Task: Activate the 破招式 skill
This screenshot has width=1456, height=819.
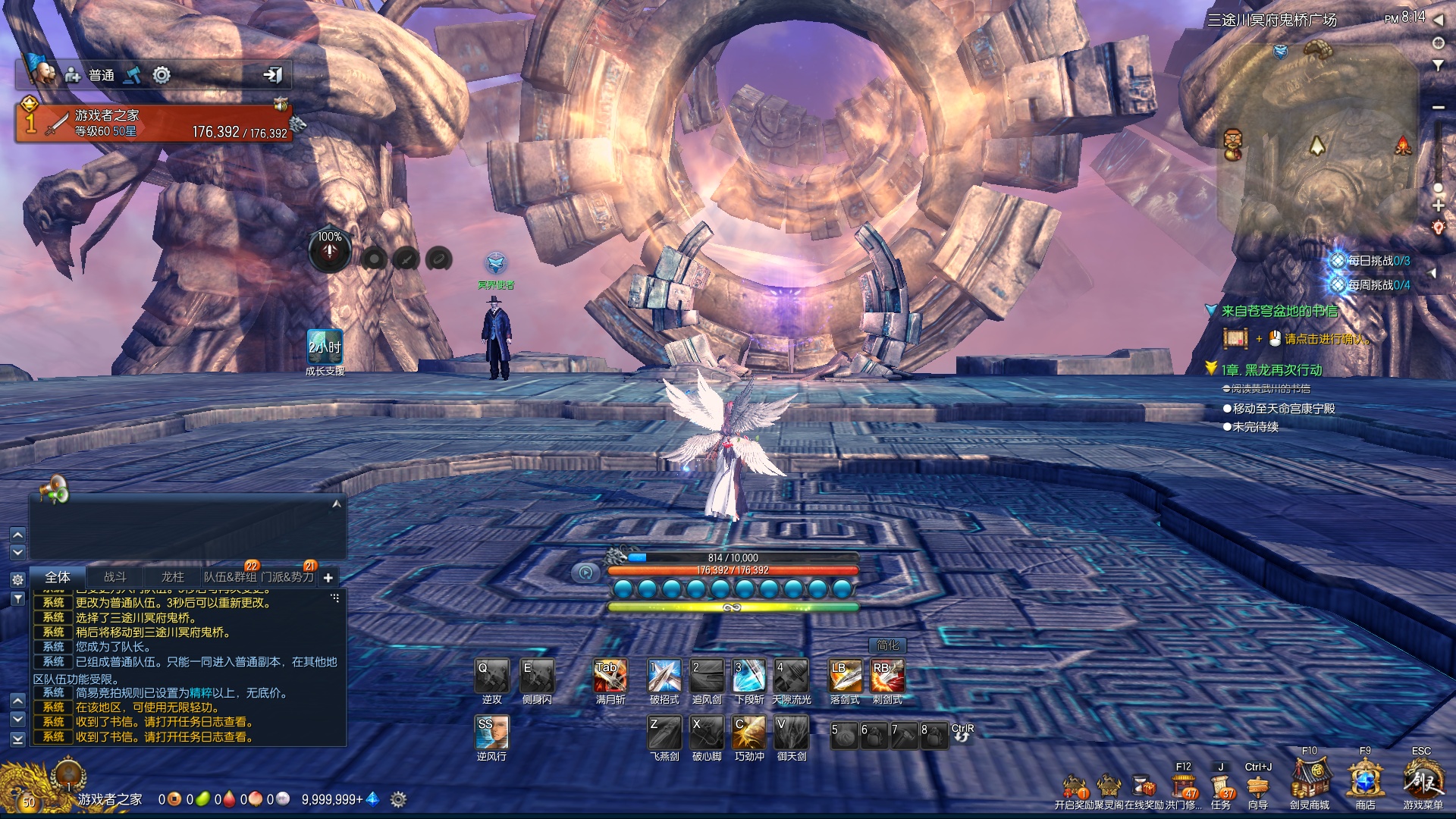Action: (x=664, y=675)
